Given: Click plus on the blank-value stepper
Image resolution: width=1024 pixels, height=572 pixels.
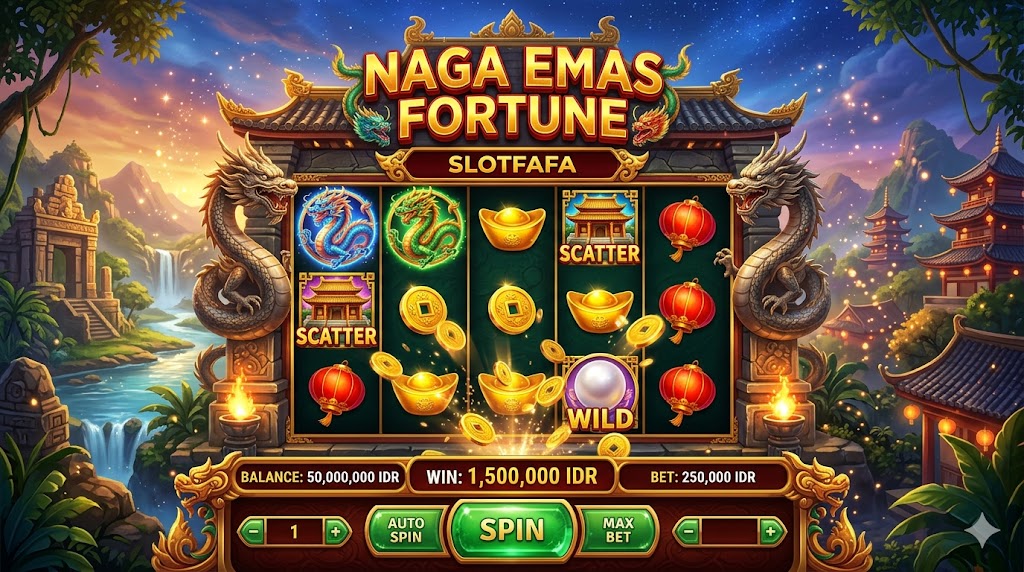Looking at the screenshot, I should [x=770, y=531].
